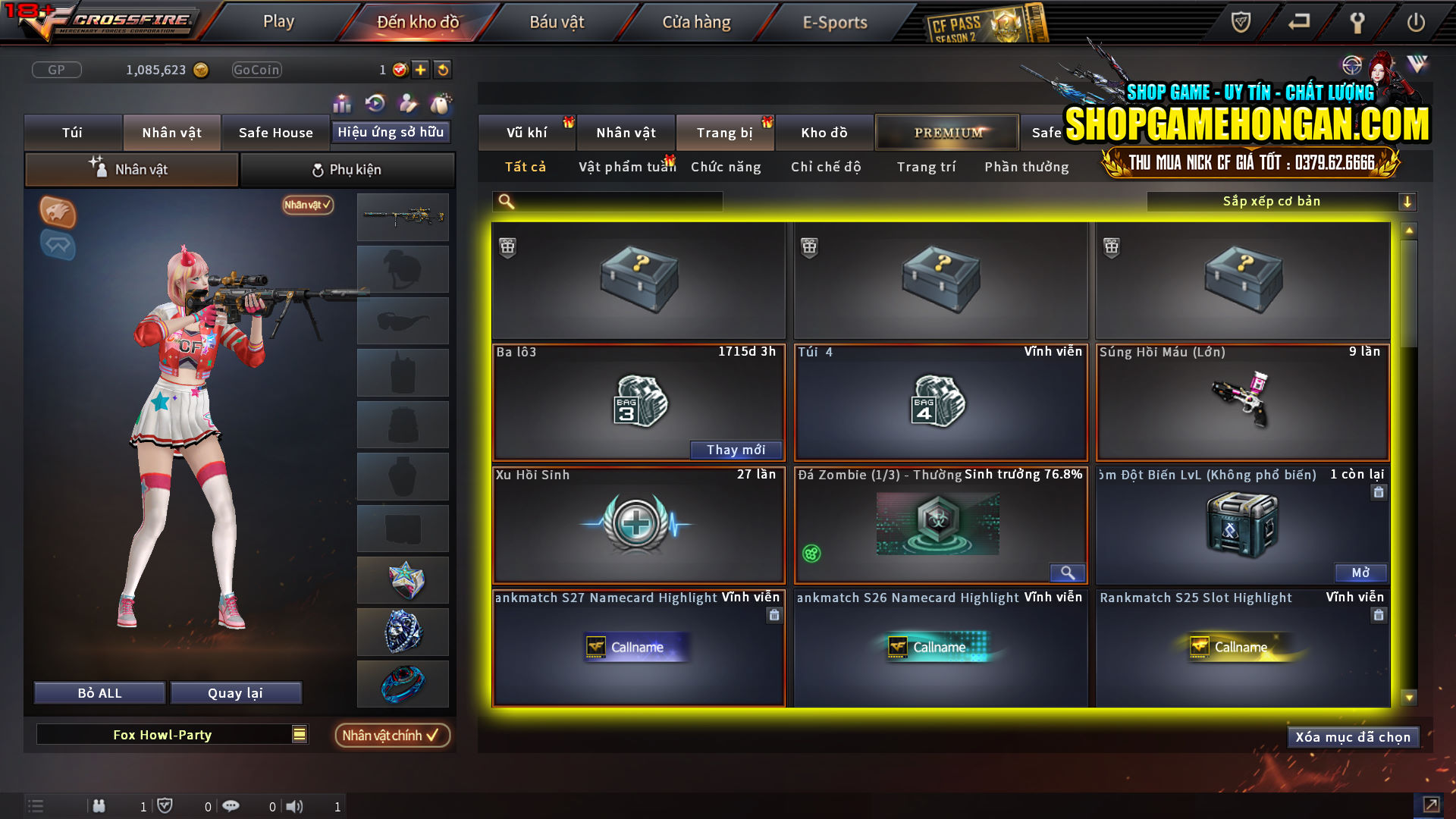This screenshot has width=1456, height=819.
Task: Switch to the PREMIUM inventory tab
Action: tap(946, 132)
